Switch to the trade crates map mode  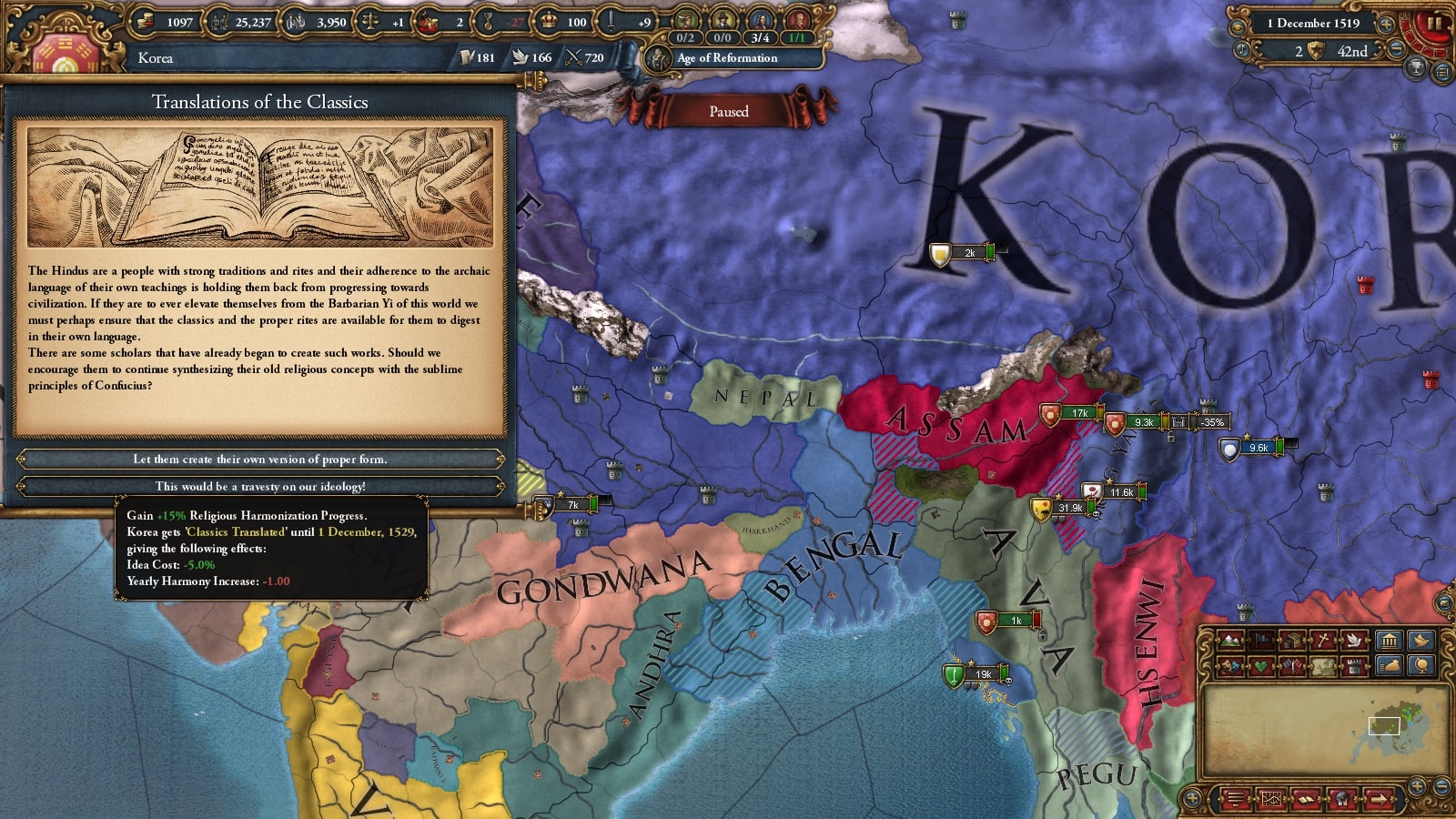[1293, 641]
